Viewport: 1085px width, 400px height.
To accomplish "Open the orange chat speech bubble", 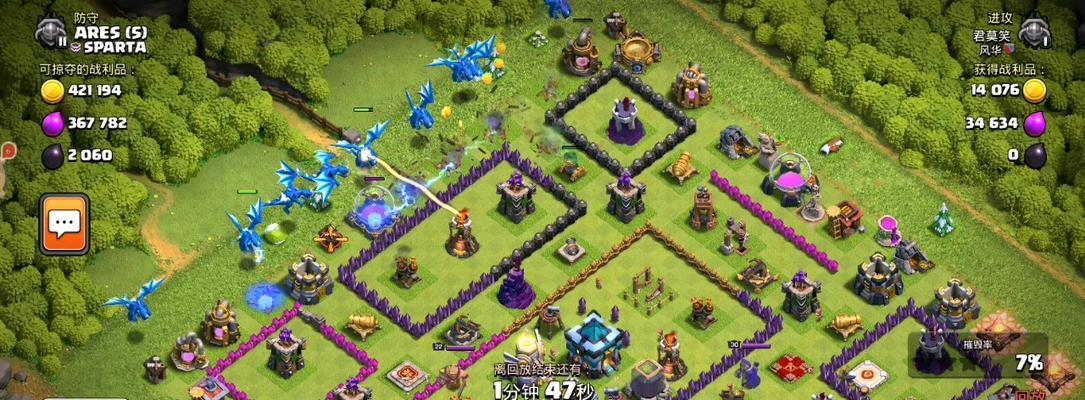I will point(65,223).
